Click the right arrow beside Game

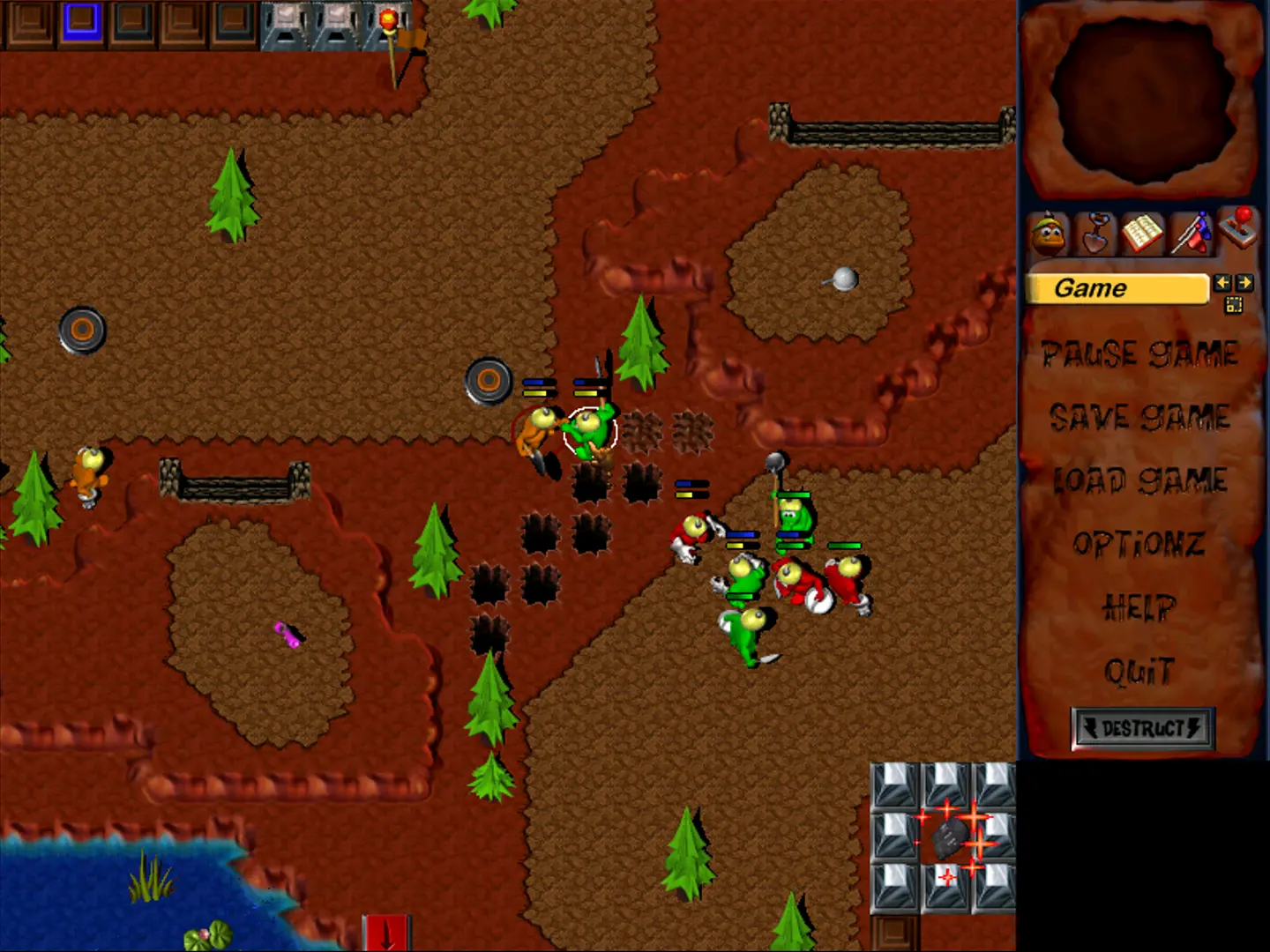click(x=1244, y=283)
